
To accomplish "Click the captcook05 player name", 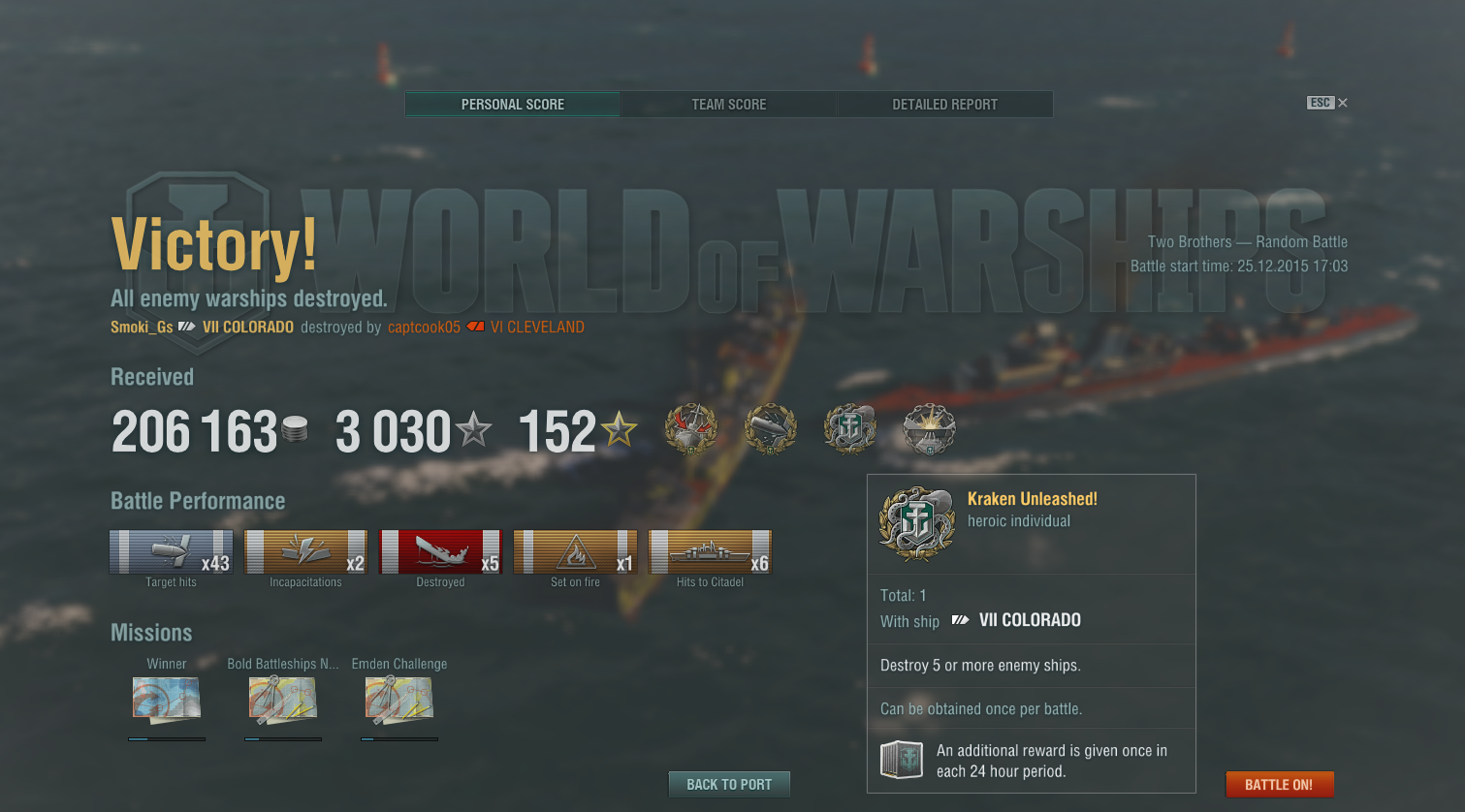I will click(424, 328).
